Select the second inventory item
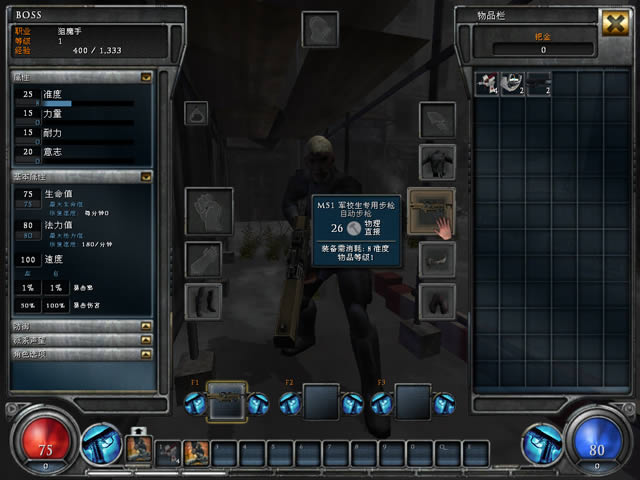This screenshot has width=640, height=480. pyautogui.click(x=512, y=84)
